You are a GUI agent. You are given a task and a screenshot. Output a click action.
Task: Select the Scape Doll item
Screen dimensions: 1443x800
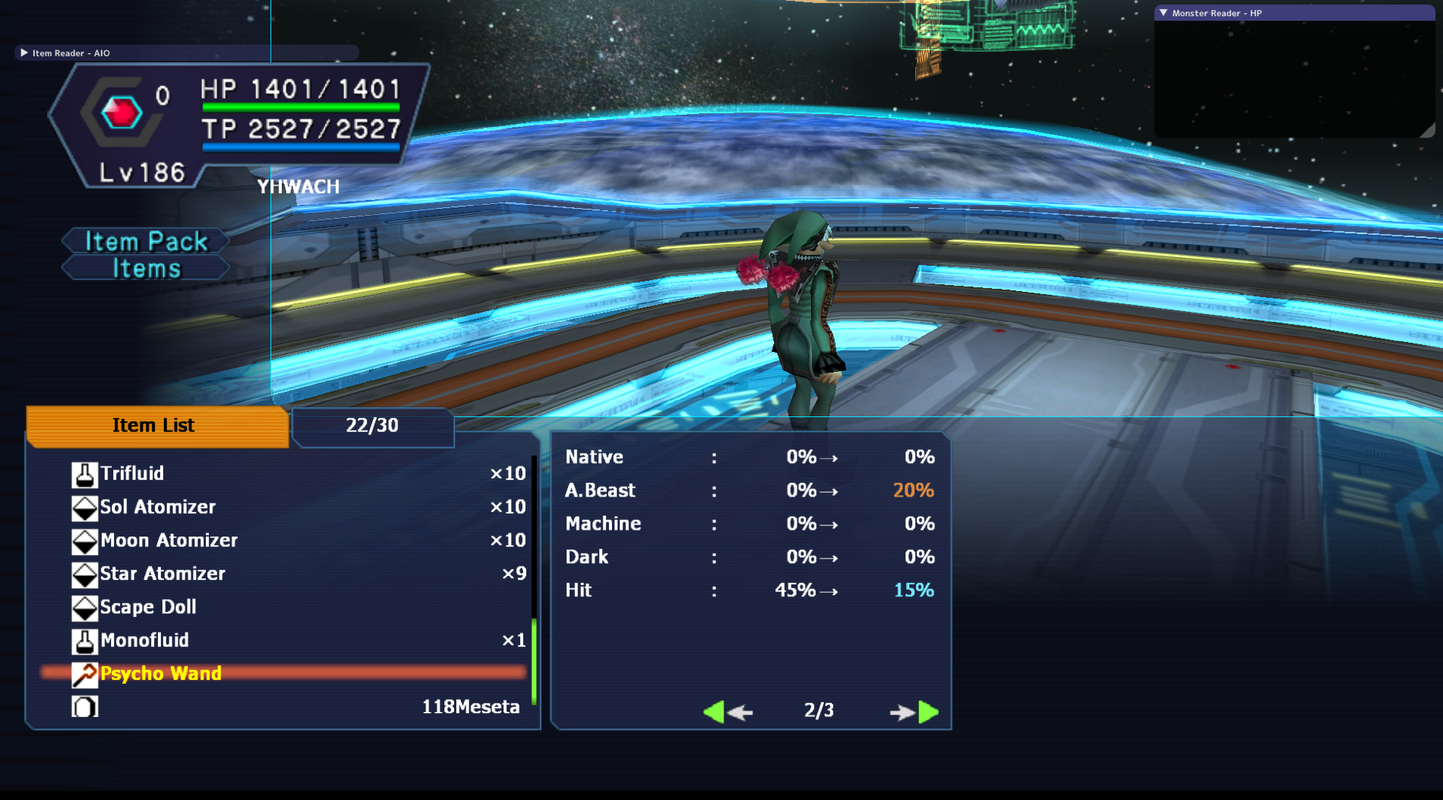[147, 607]
